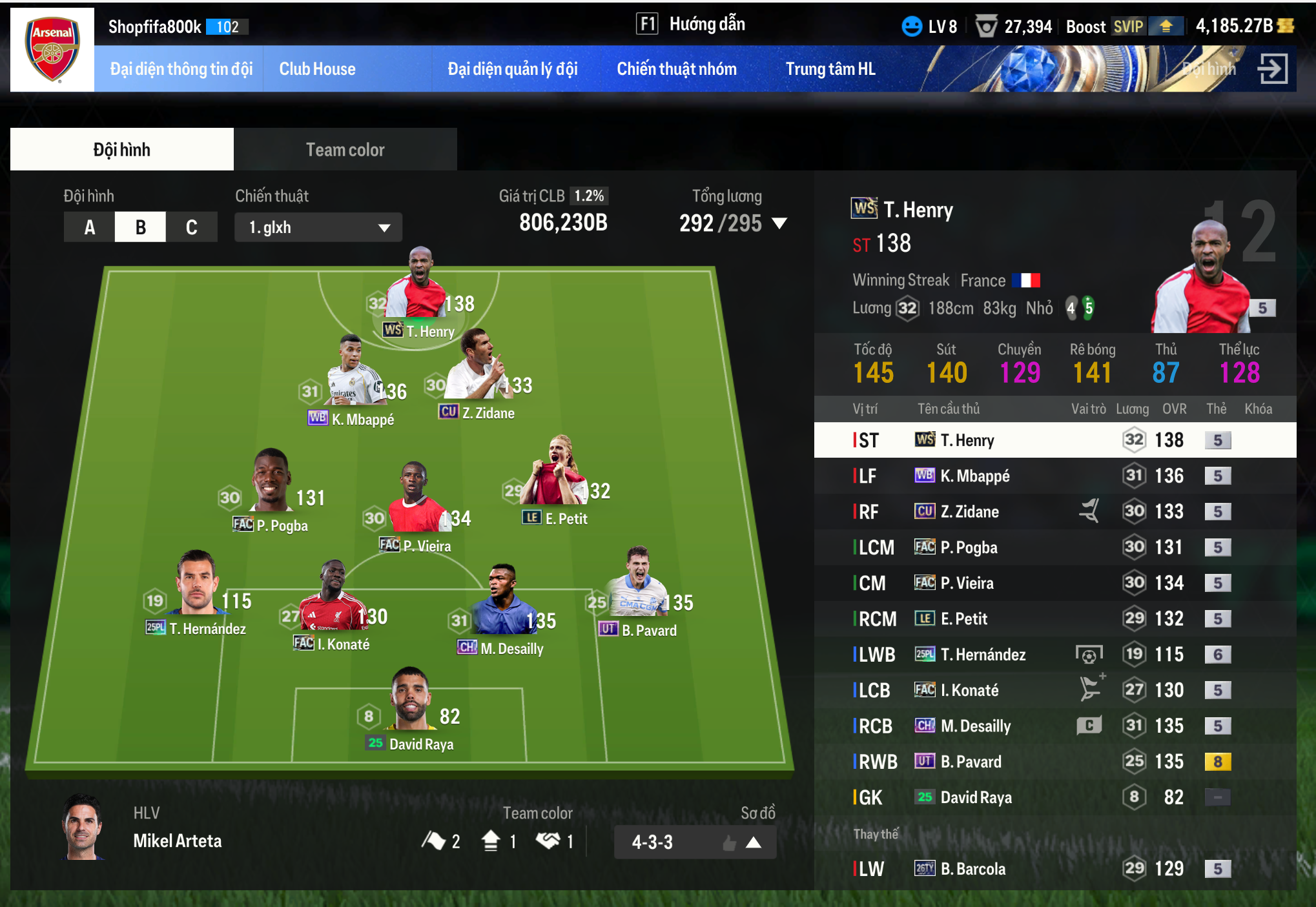Open Trung tâm HL menu

(830, 69)
